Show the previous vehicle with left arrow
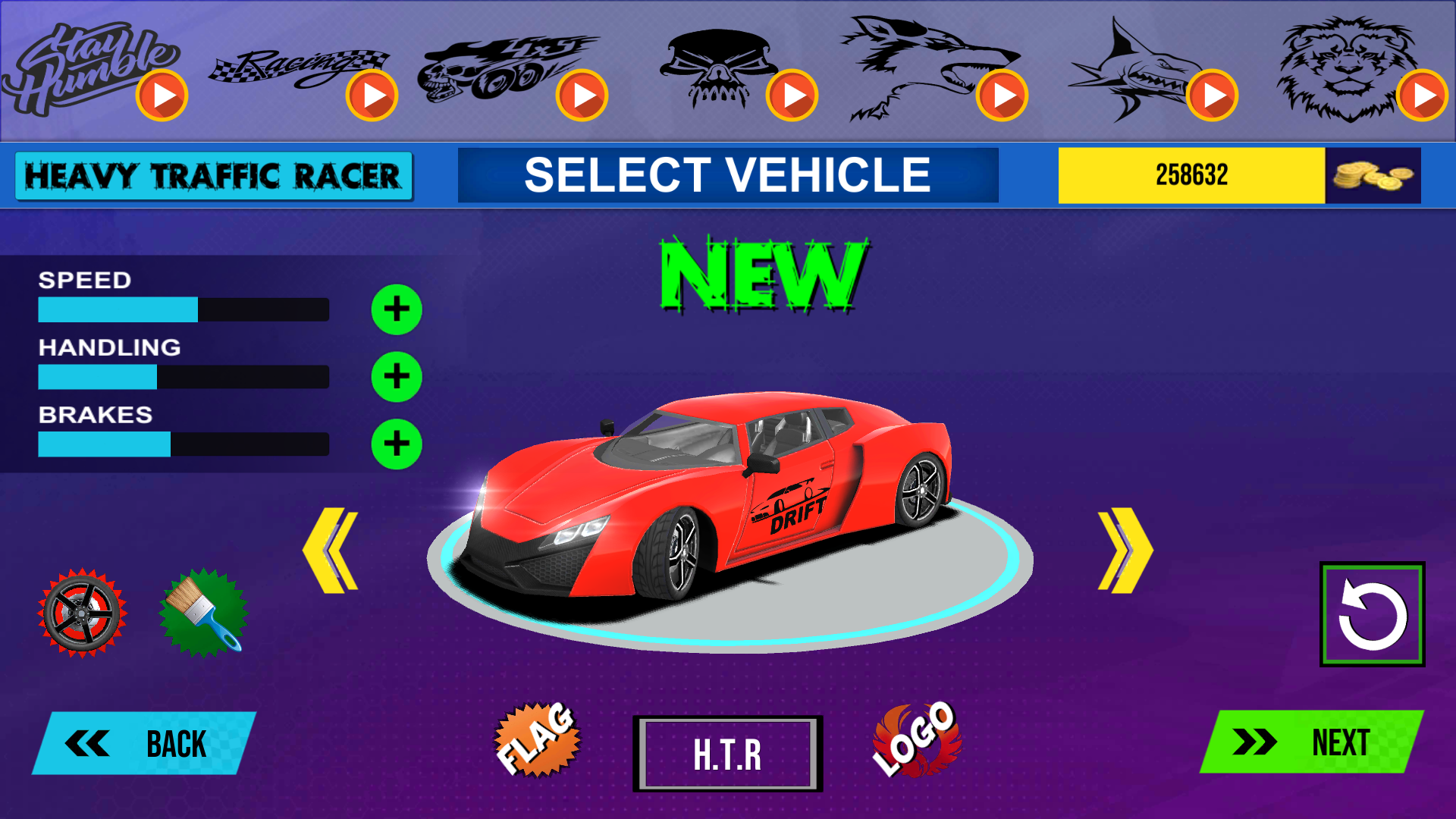This screenshot has width=1456, height=819. tap(331, 551)
